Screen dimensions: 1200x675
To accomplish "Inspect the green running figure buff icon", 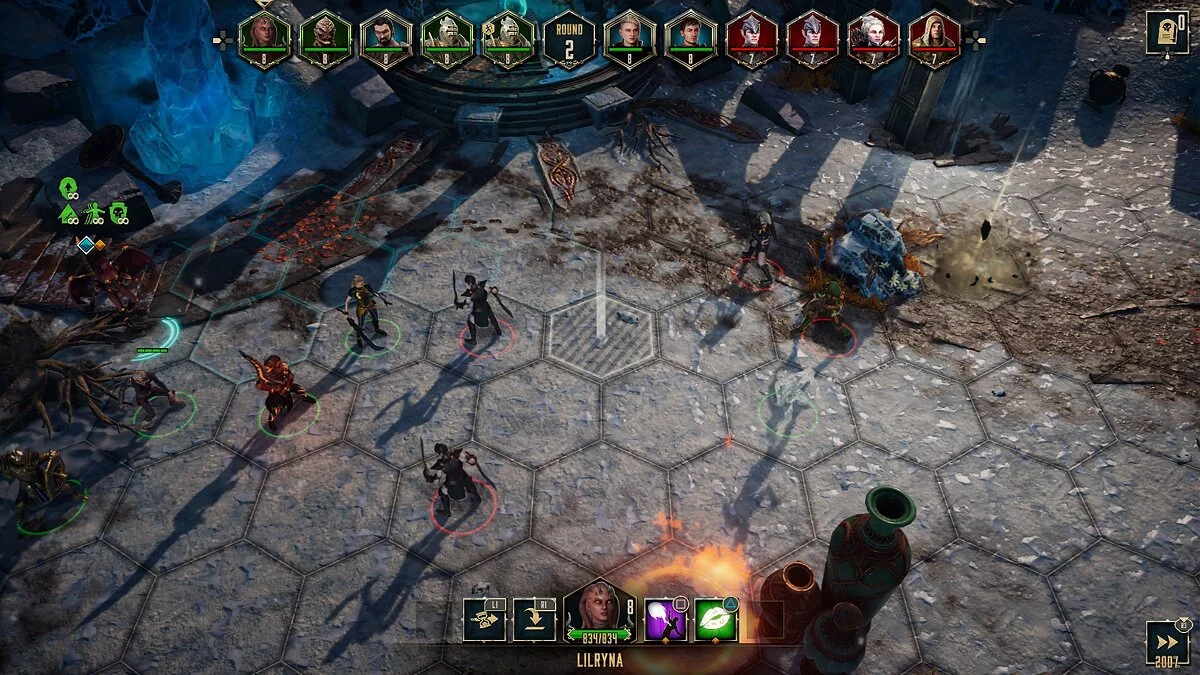I will 95,212.
